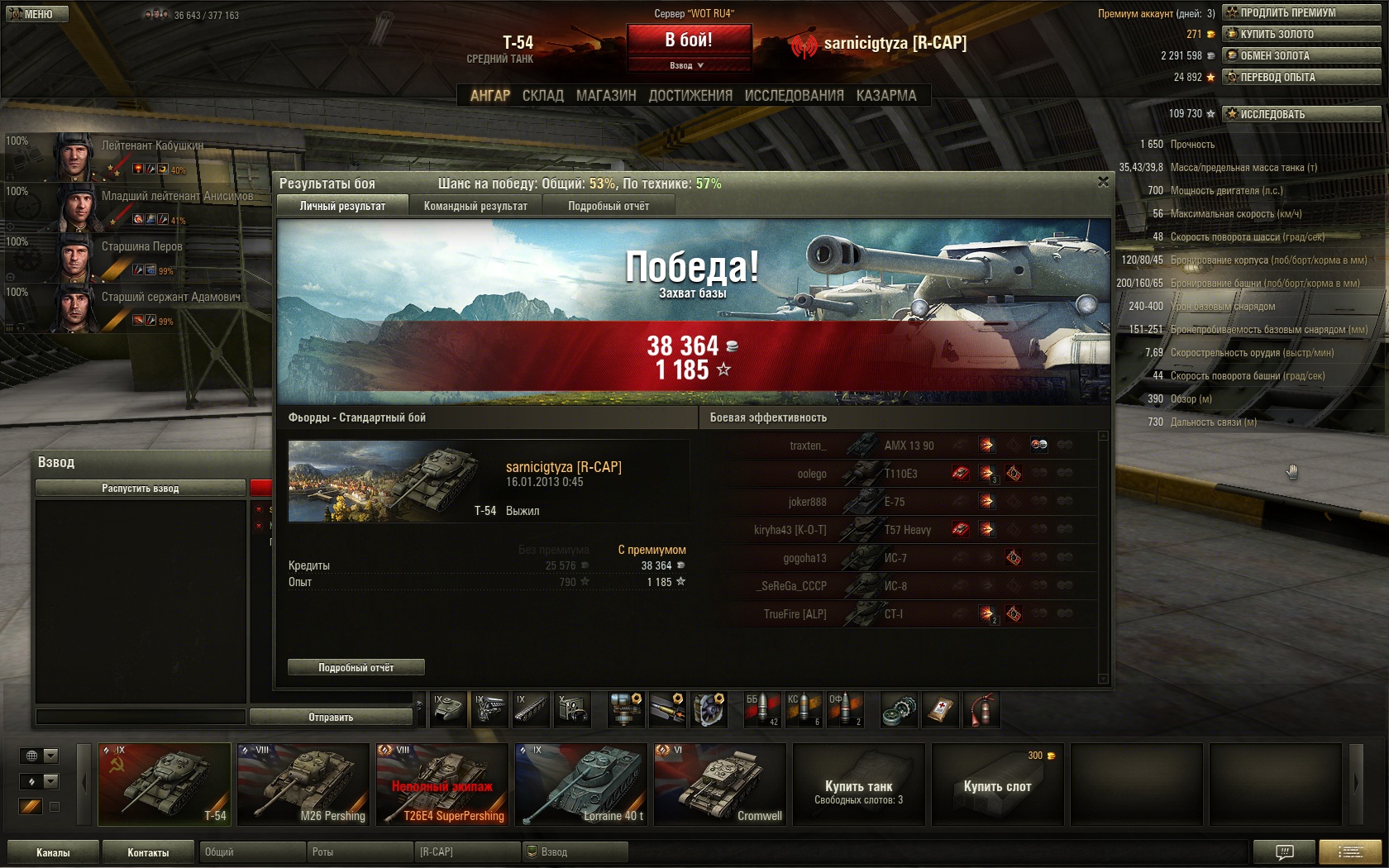Click the Подробный отчёт button below stats

pyautogui.click(x=356, y=667)
